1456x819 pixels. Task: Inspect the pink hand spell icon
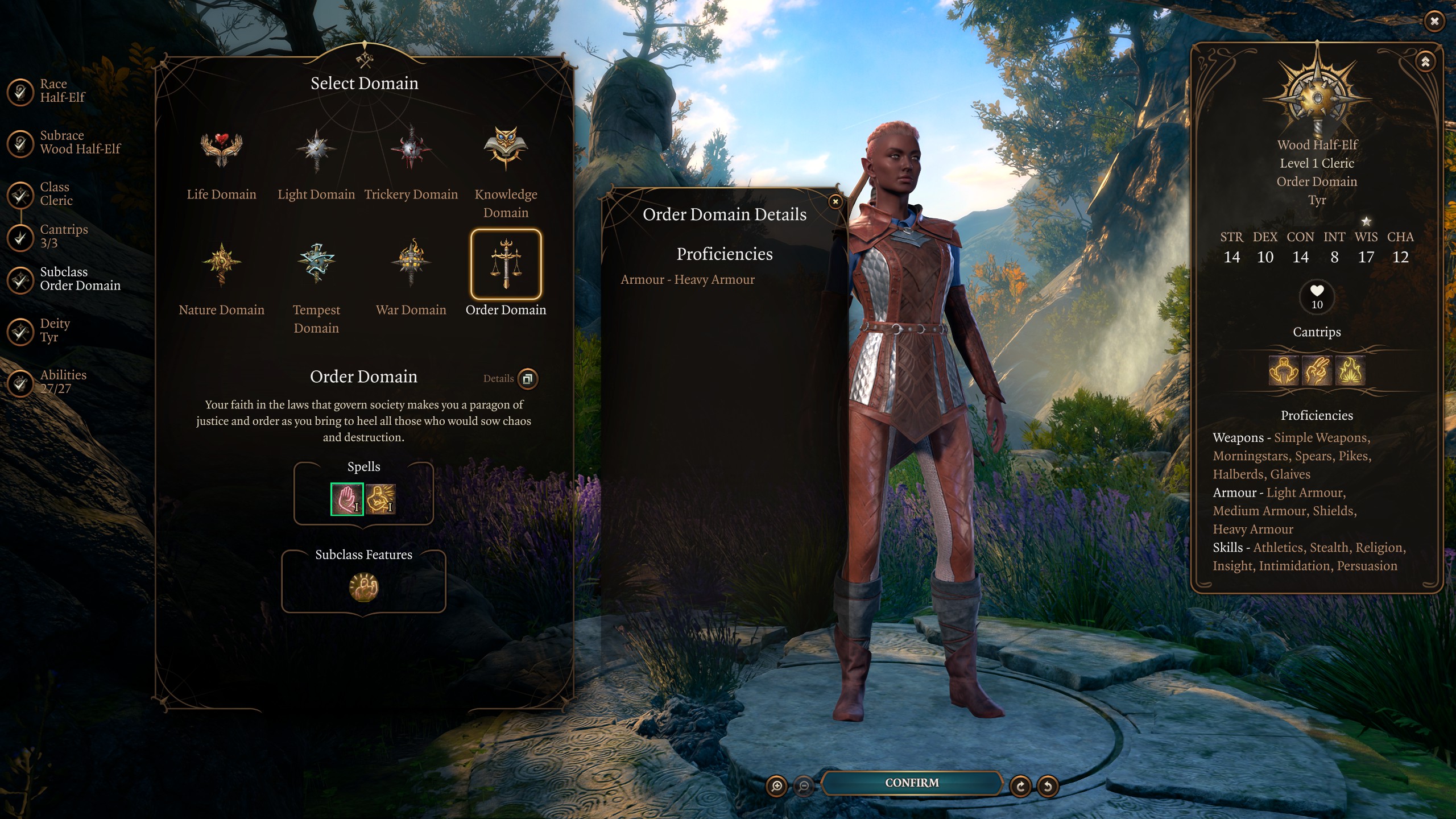pyautogui.click(x=347, y=499)
